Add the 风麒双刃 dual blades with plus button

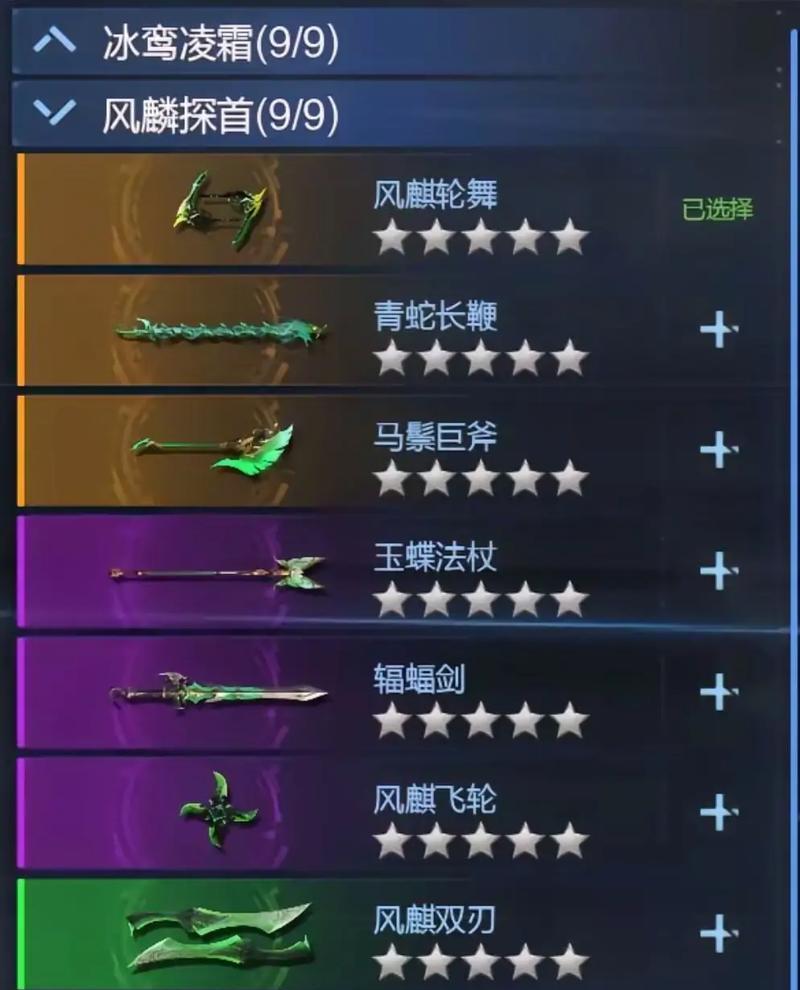point(718,933)
